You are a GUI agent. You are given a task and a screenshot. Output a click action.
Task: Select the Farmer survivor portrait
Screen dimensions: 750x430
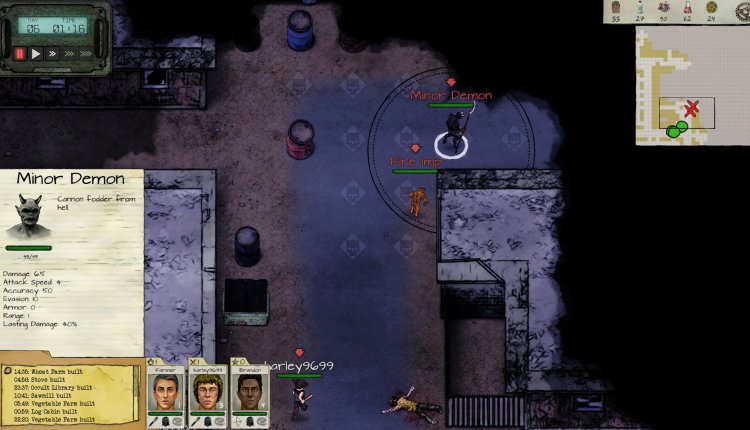click(x=165, y=391)
